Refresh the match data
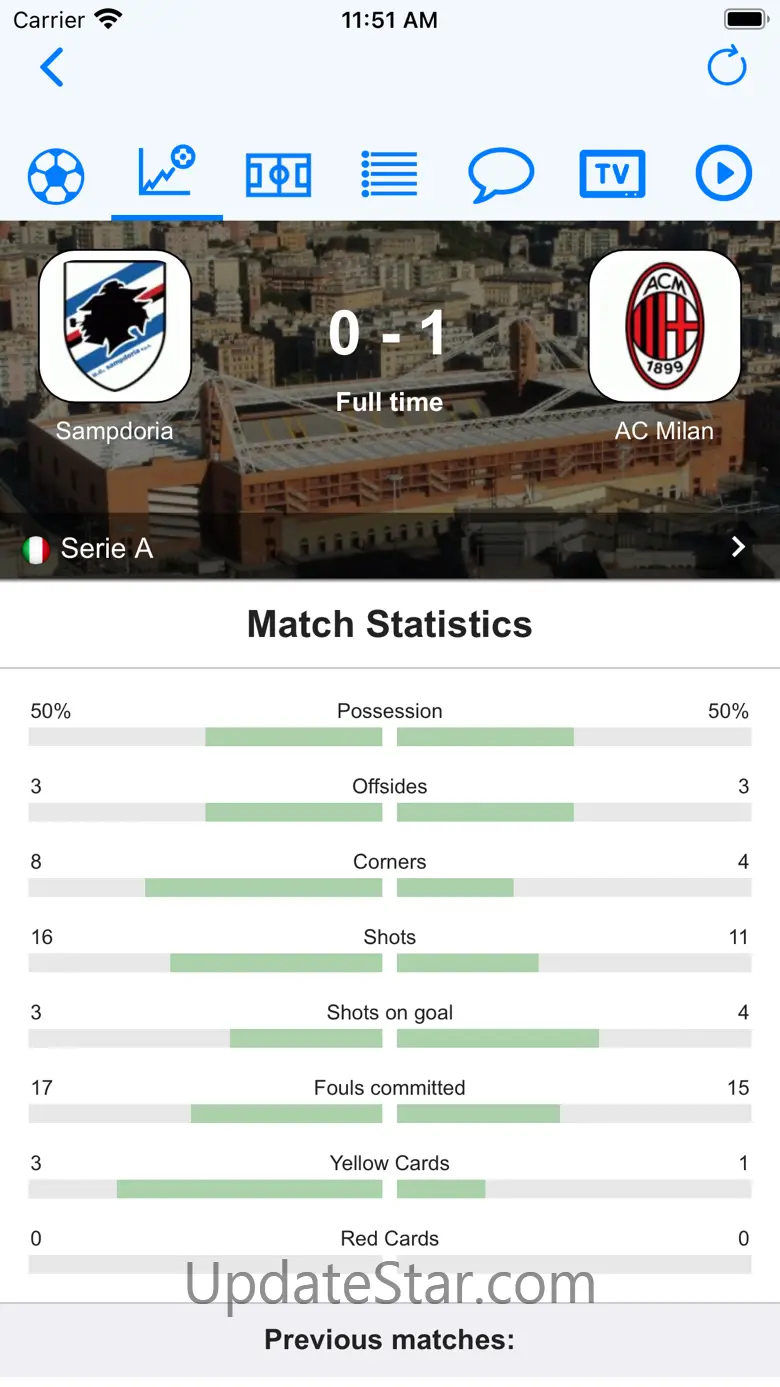Screen dimensions: 780x1387 click(727, 67)
